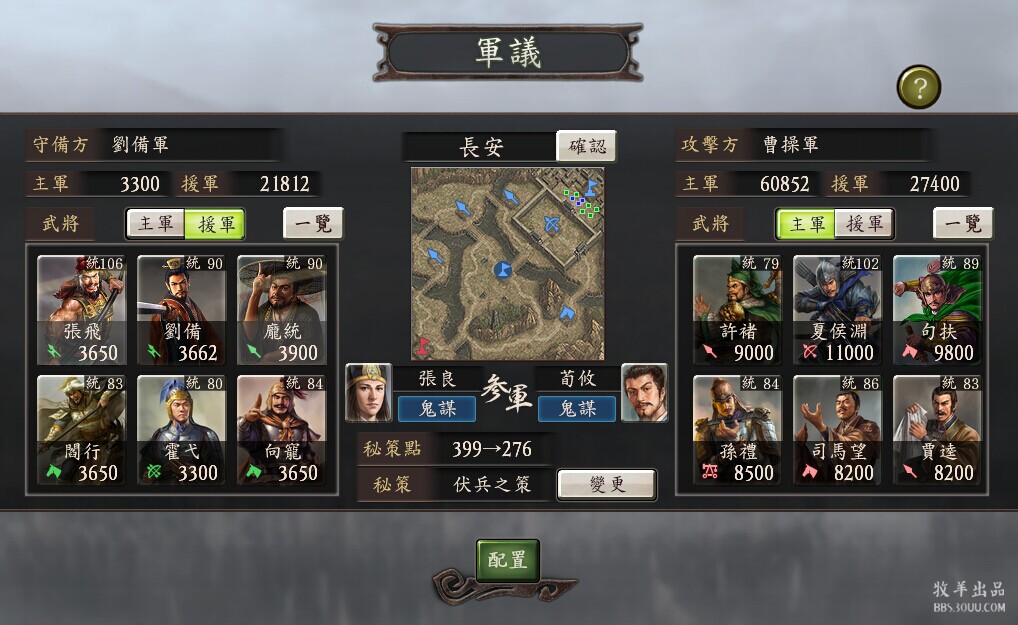Click the 確認 button beside 長安

point(586,146)
